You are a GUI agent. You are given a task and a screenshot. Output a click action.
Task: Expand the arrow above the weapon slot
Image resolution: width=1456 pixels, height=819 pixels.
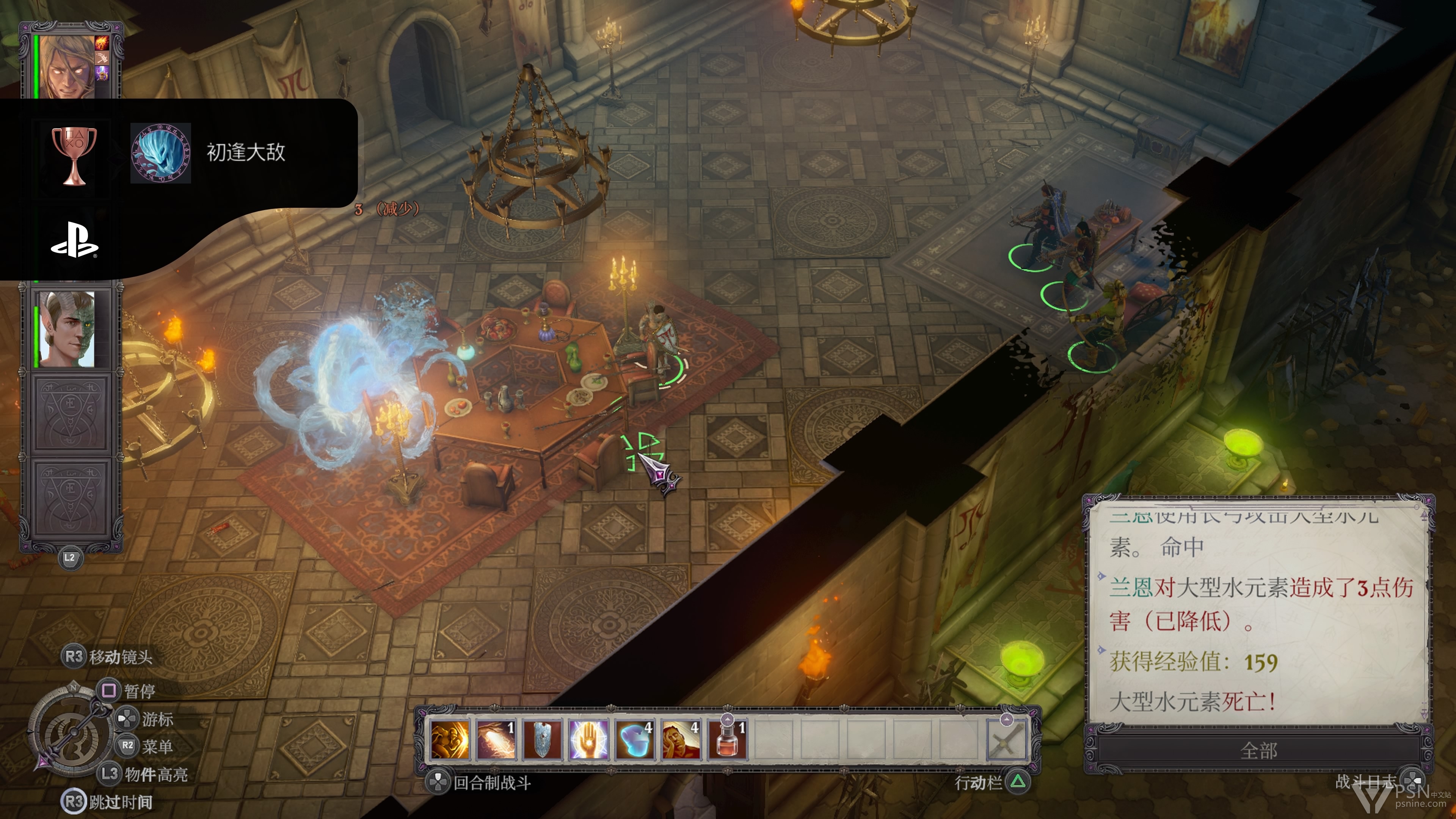(1006, 720)
